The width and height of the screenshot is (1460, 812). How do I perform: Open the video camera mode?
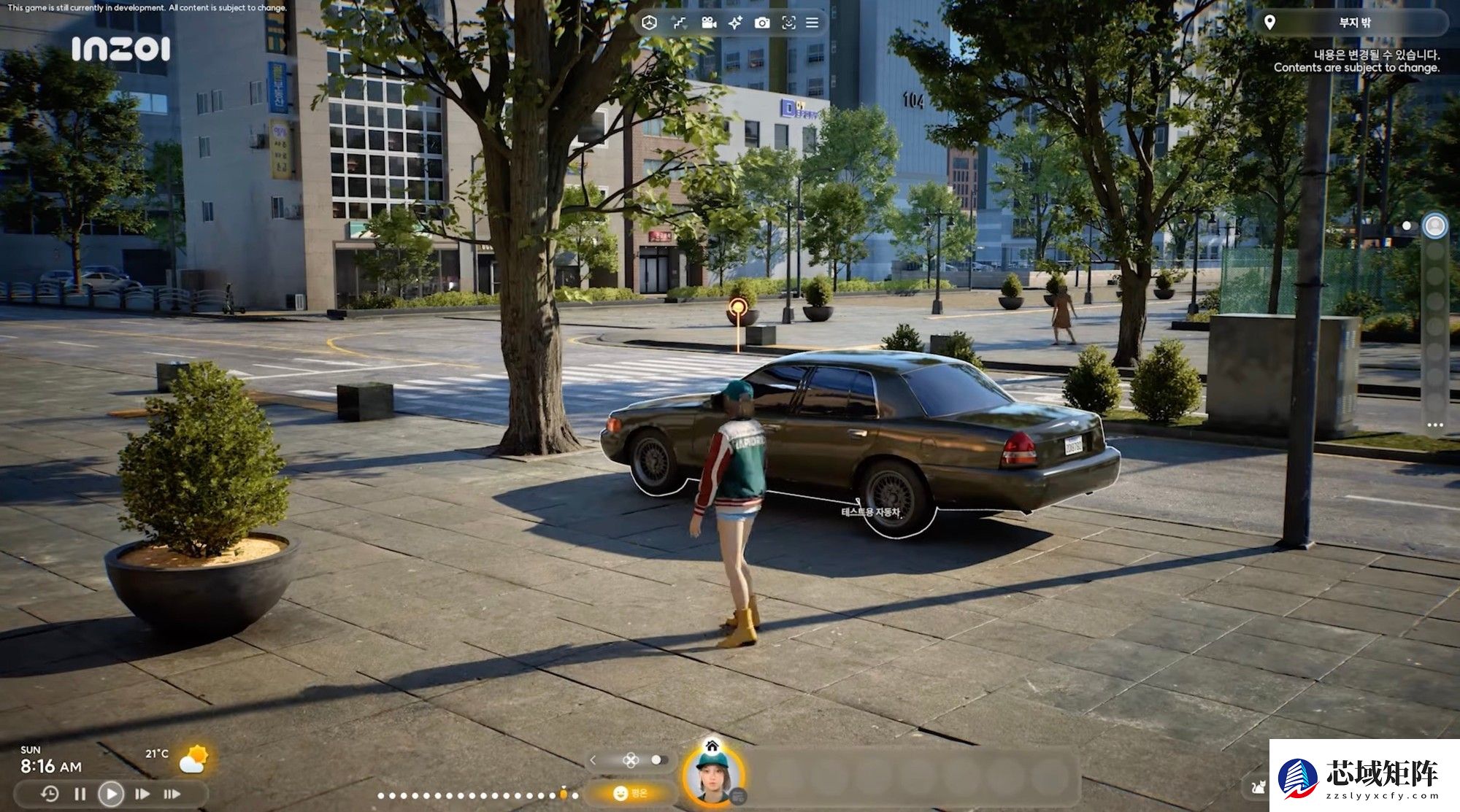(x=708, y=23)
